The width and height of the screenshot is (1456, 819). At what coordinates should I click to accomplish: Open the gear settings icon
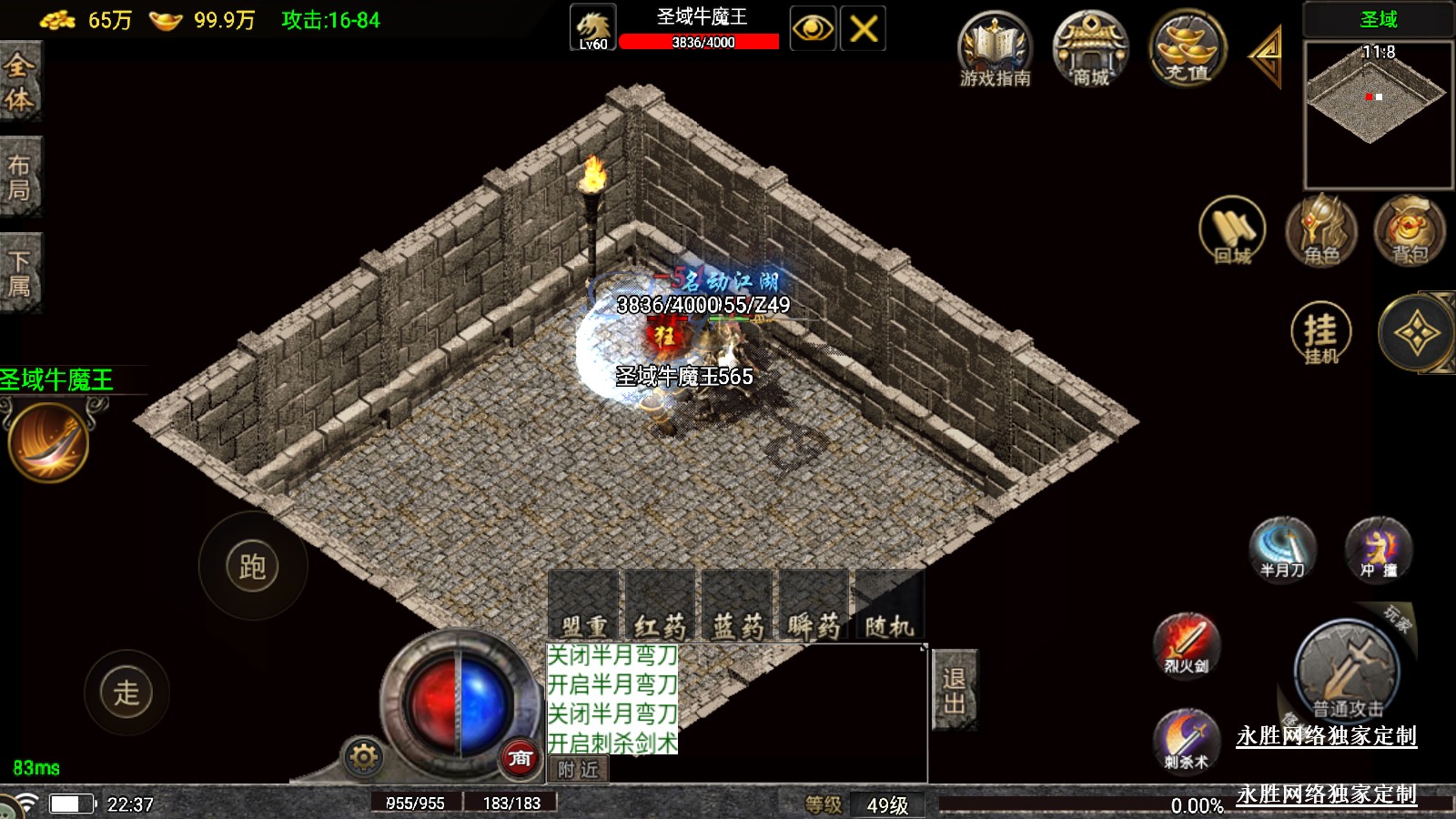pyautogui.click(x=363, y=757)
